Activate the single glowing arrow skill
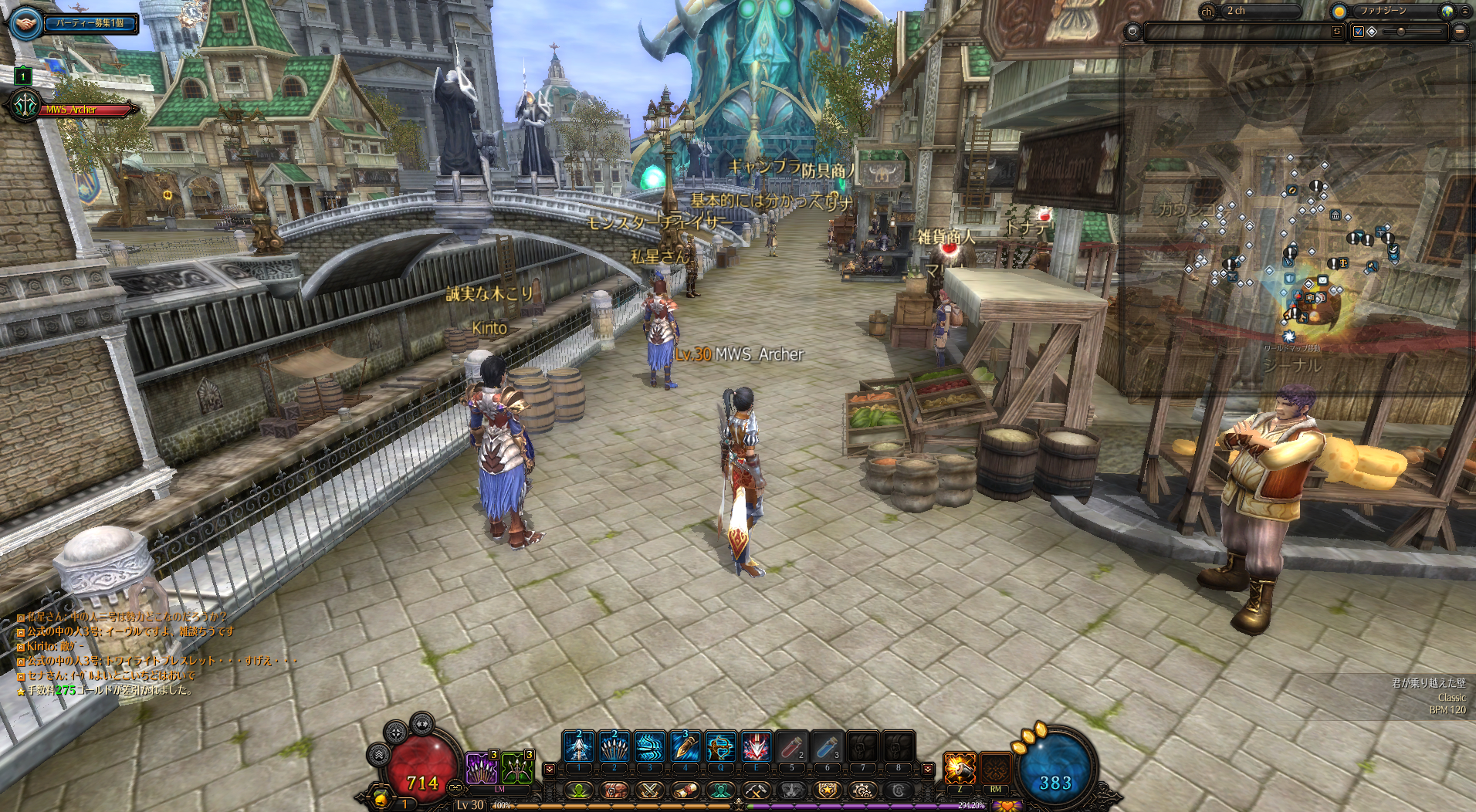Viewport: 1476px width, 812px height. click(x=579, y=747)
